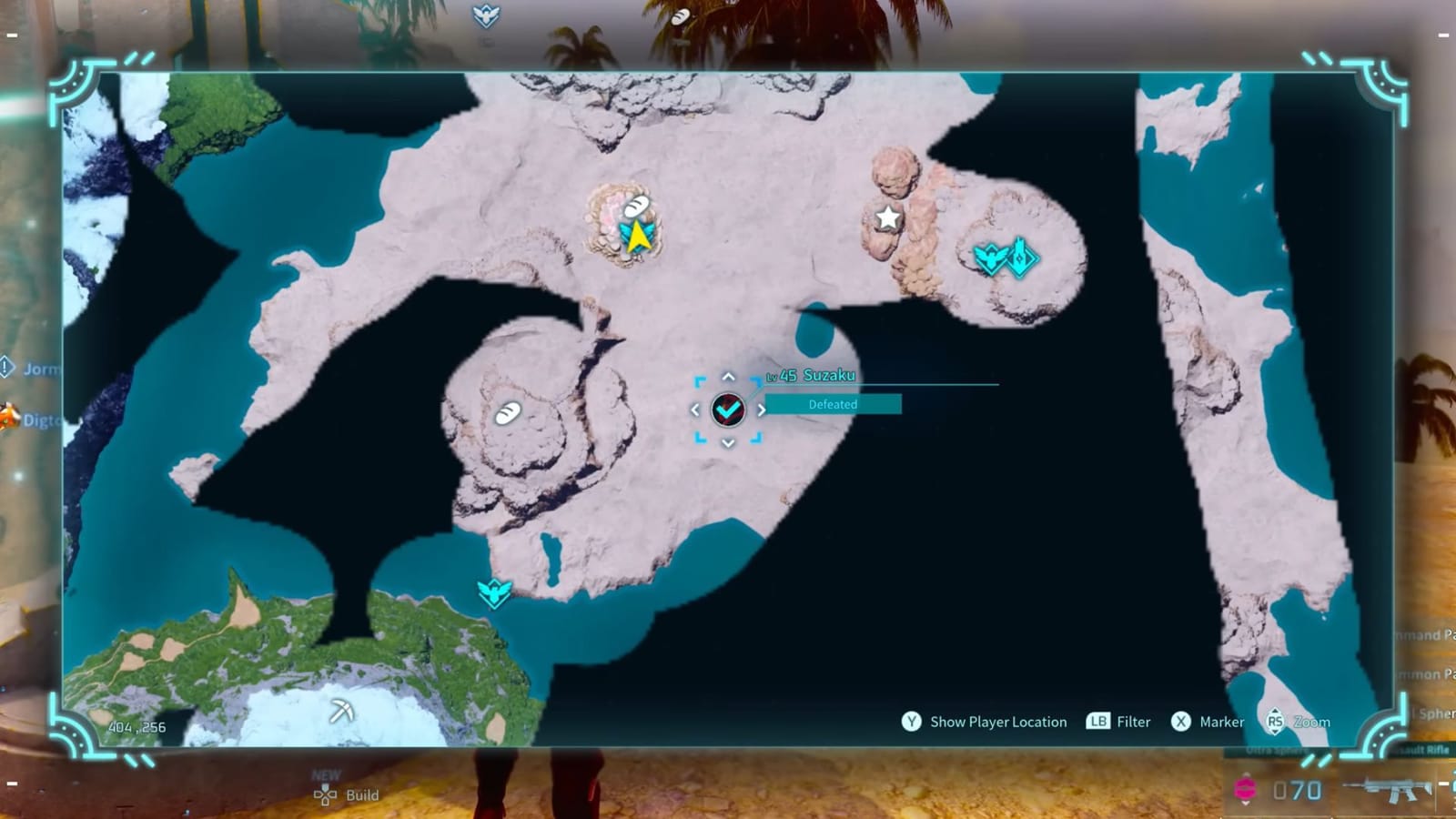Select the defeated Suzaku boss marker
Viewport: 1456px width, 819px height.
[x=728, y=409]
